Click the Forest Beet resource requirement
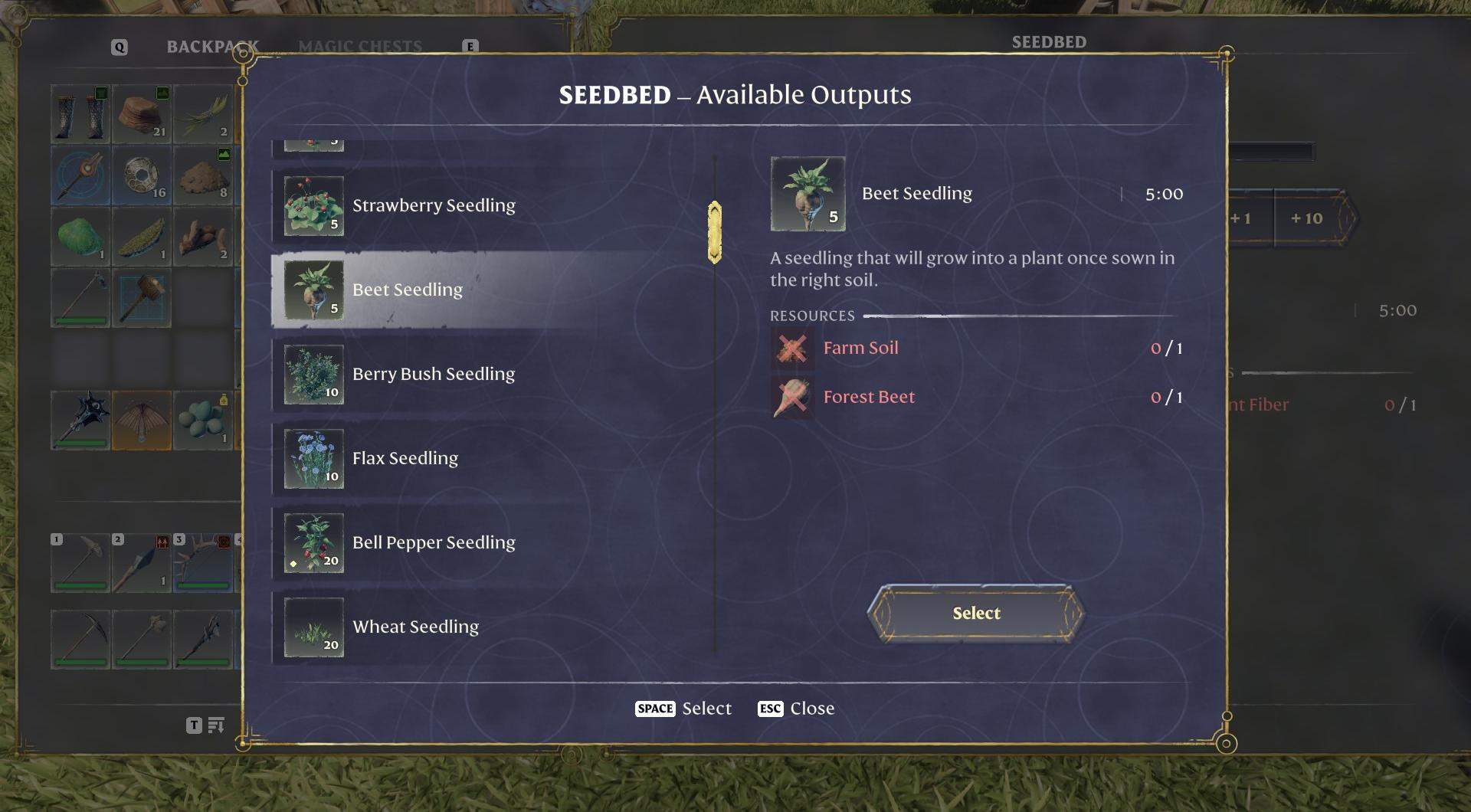Screen dimensions: 1471x812 pyautogui.click(x=868, y=397)
